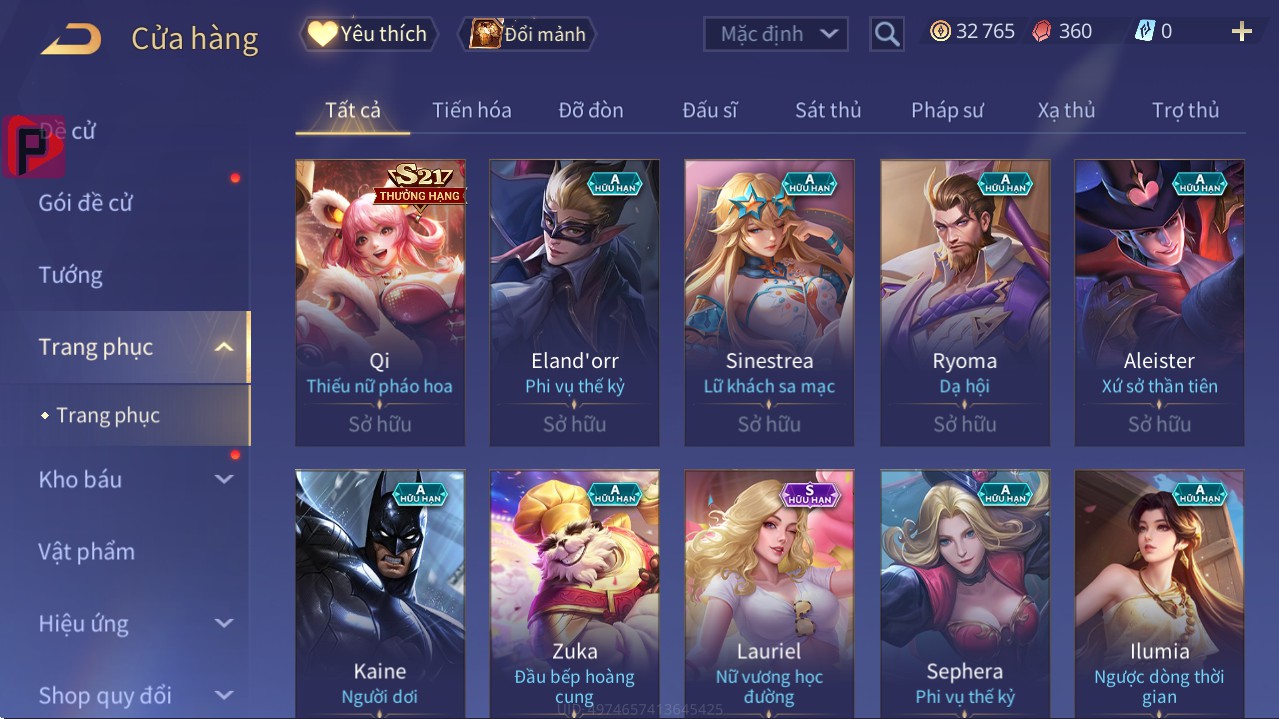Add currency with the plus button
This screenshot has width=1279, height=719.
click(1241, 32)
